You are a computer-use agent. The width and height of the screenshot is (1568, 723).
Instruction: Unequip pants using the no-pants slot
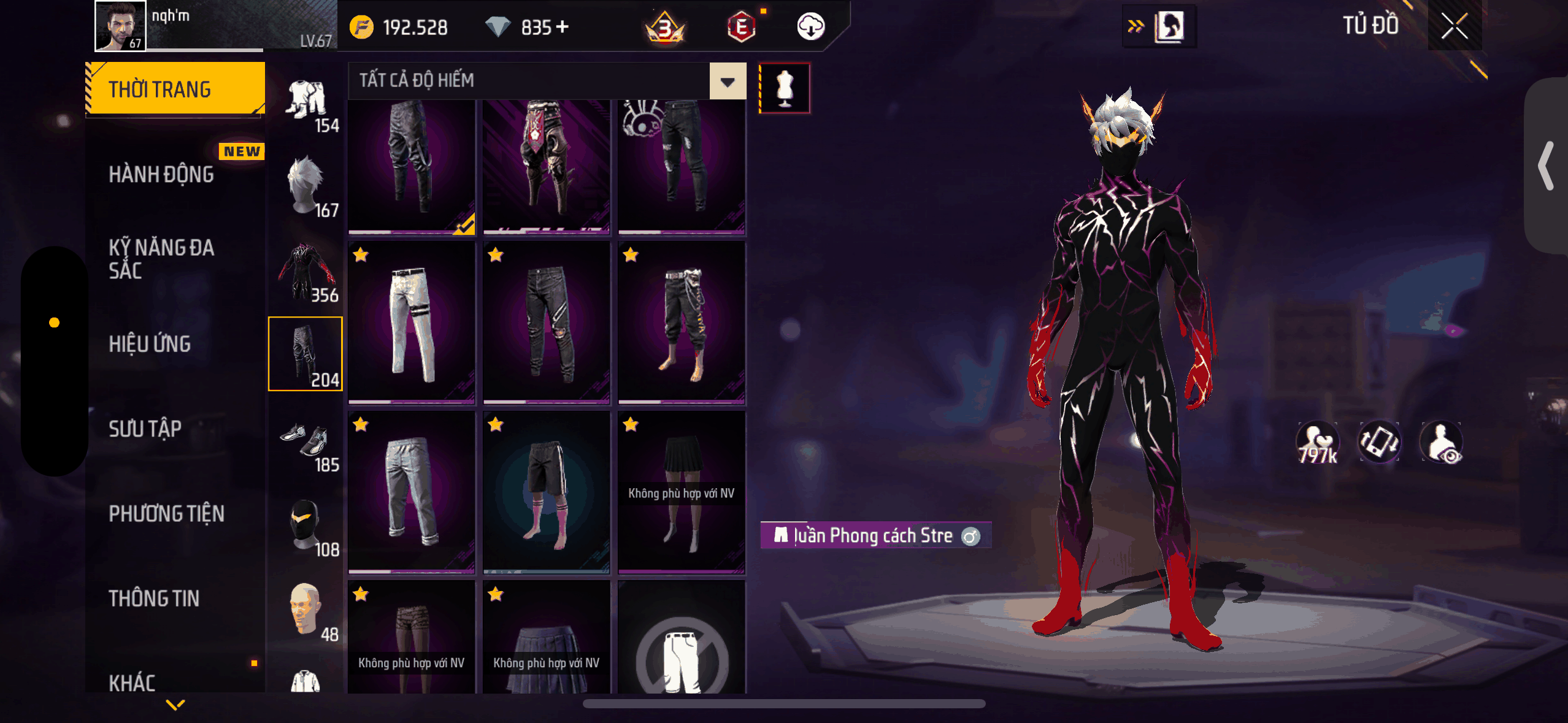tap(682, 650)
